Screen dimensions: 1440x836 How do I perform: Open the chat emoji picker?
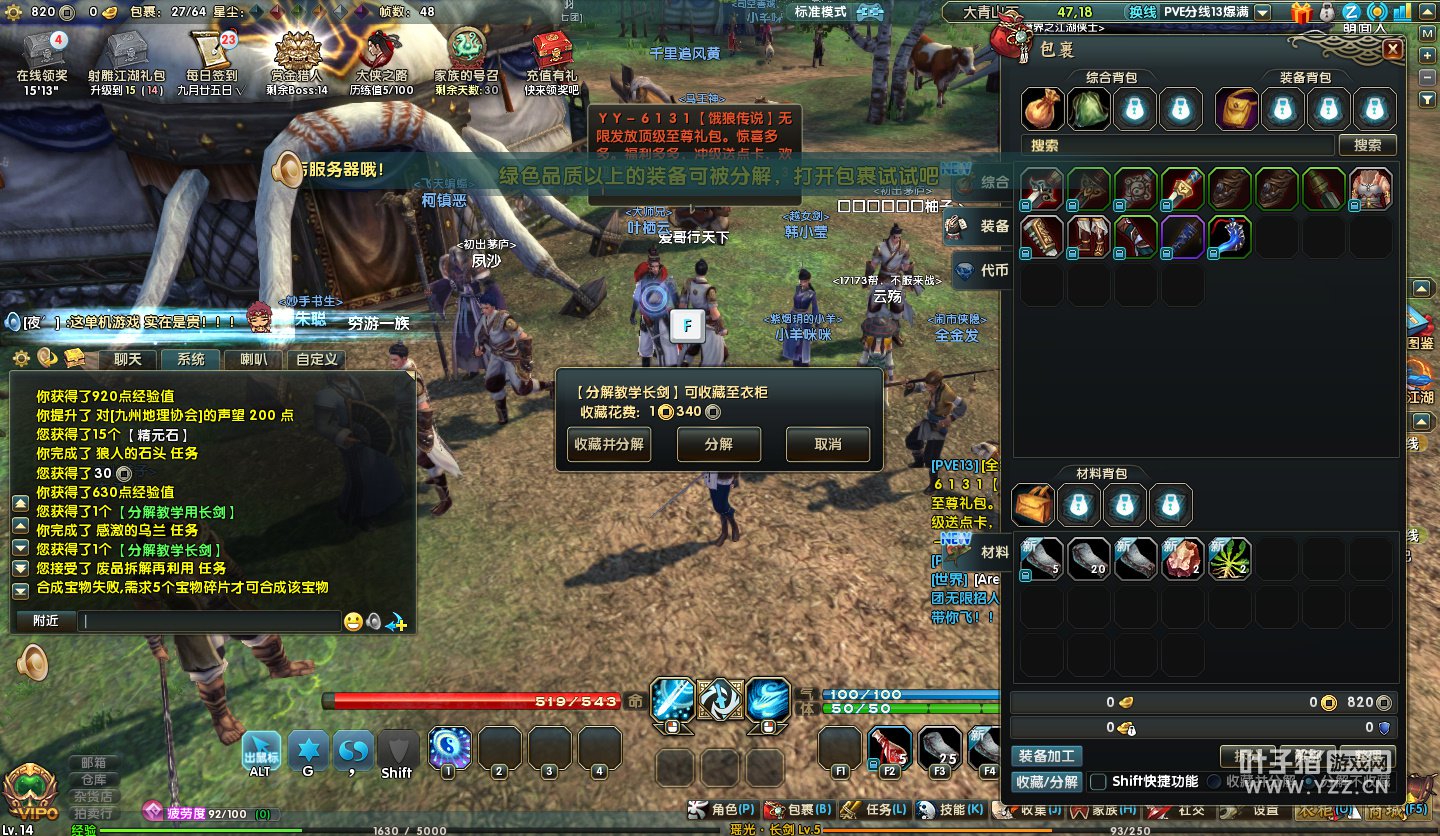coord(353,622)
